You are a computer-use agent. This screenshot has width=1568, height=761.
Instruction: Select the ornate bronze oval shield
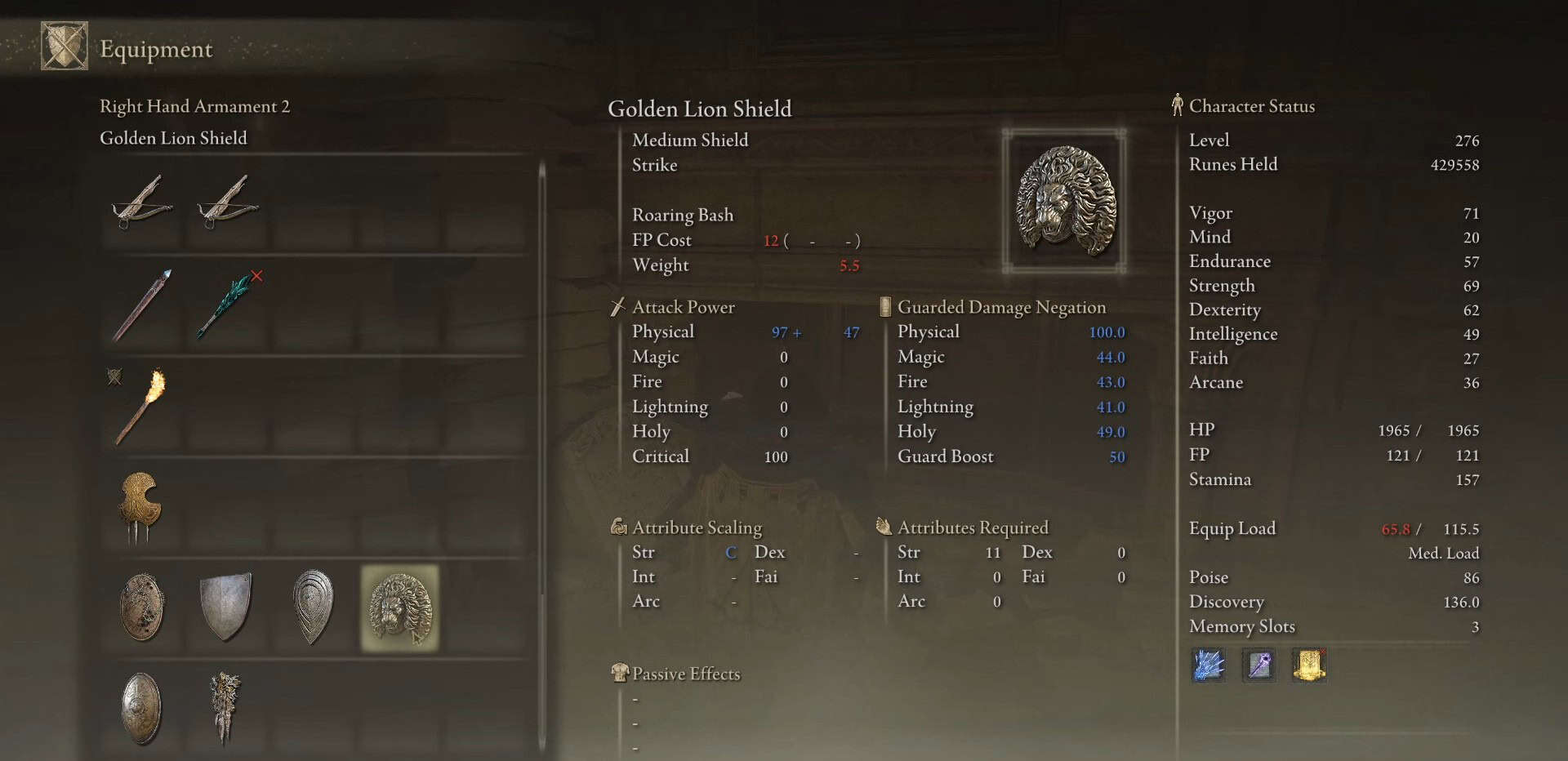141,709
